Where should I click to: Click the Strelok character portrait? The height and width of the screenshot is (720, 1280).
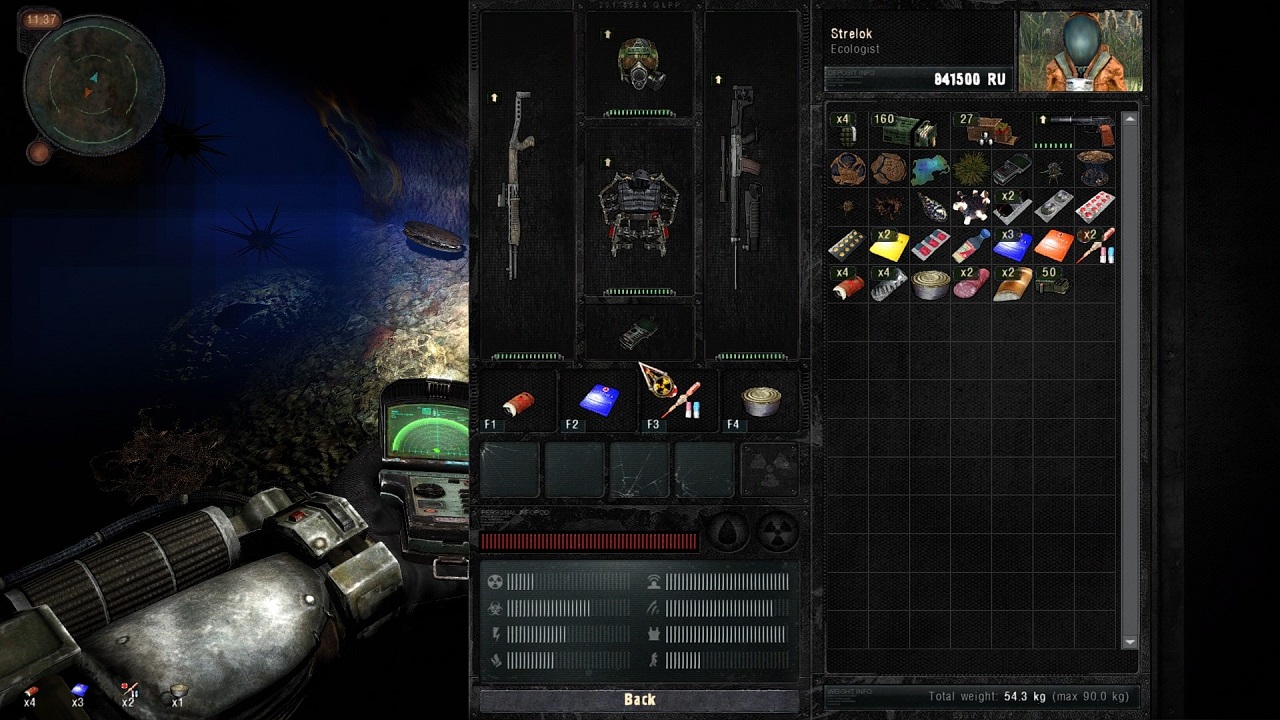tap(1080, 52)
